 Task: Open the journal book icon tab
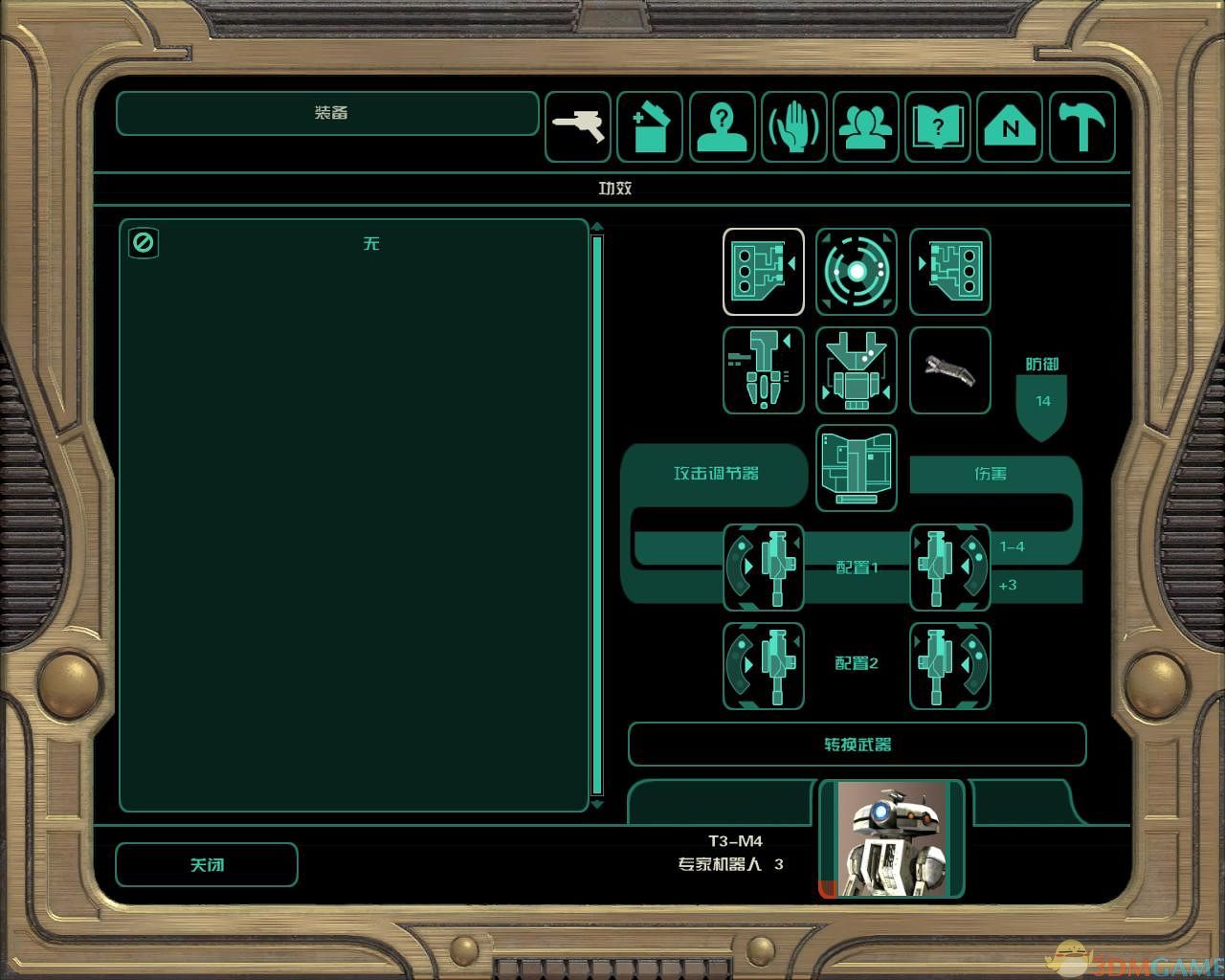click(938, 127)
